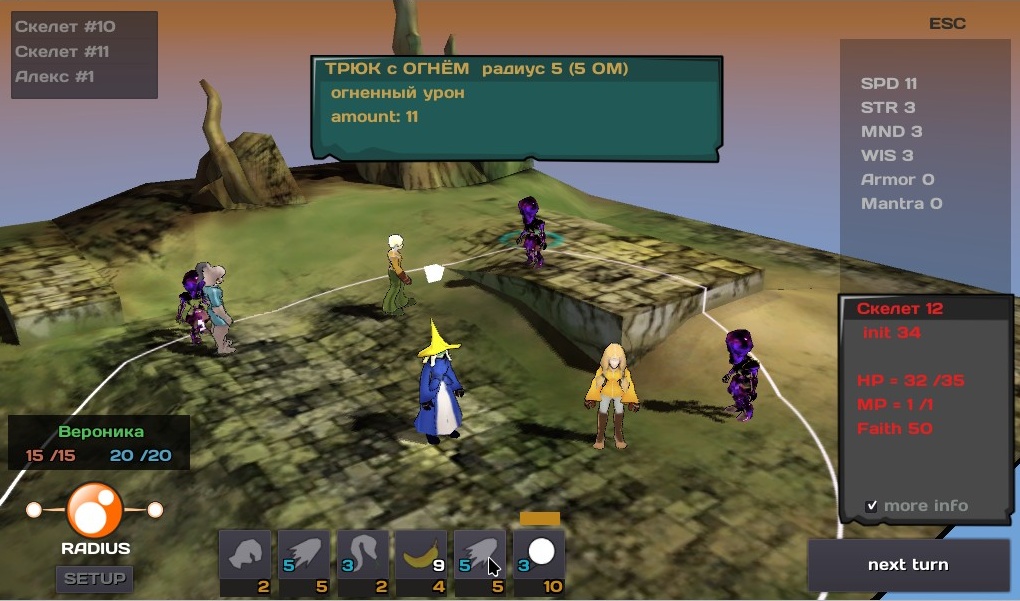Open the SETUP button
1020x601 pixels.
coord(95,578)
